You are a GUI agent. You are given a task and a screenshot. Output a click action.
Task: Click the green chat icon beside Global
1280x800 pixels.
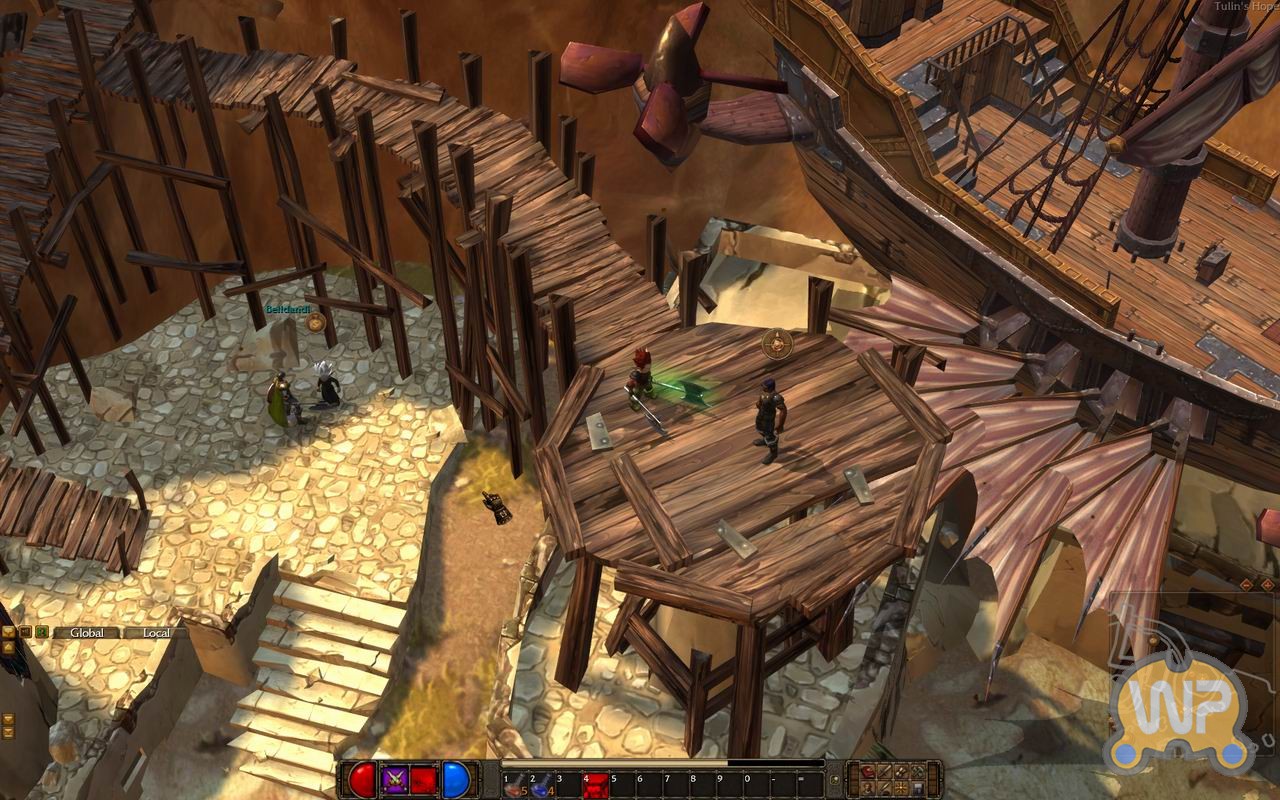click(41, 632)
